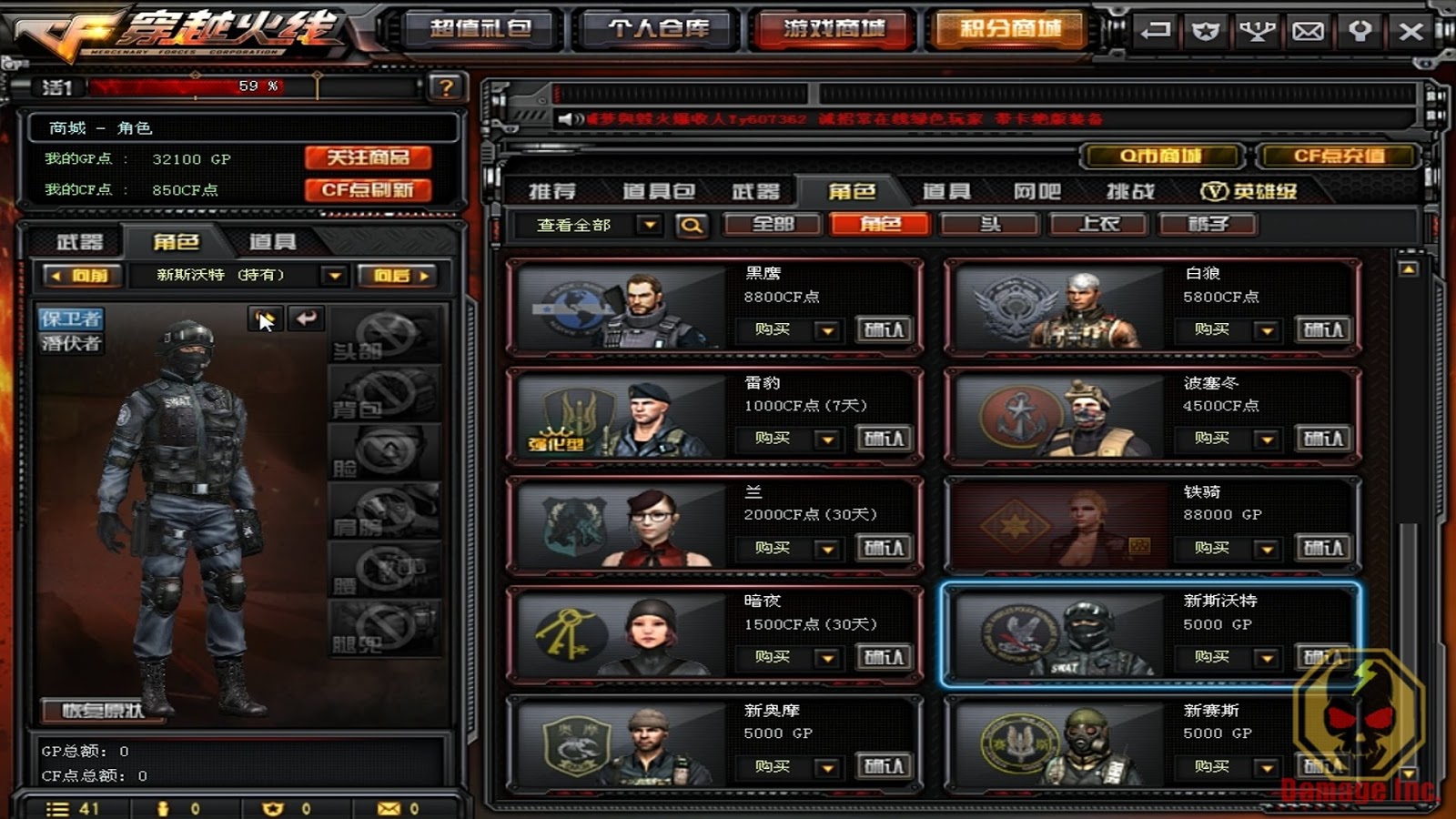Open the 查看全部 dropdown
Screen dimensions: 1456x819
[592, 224]
